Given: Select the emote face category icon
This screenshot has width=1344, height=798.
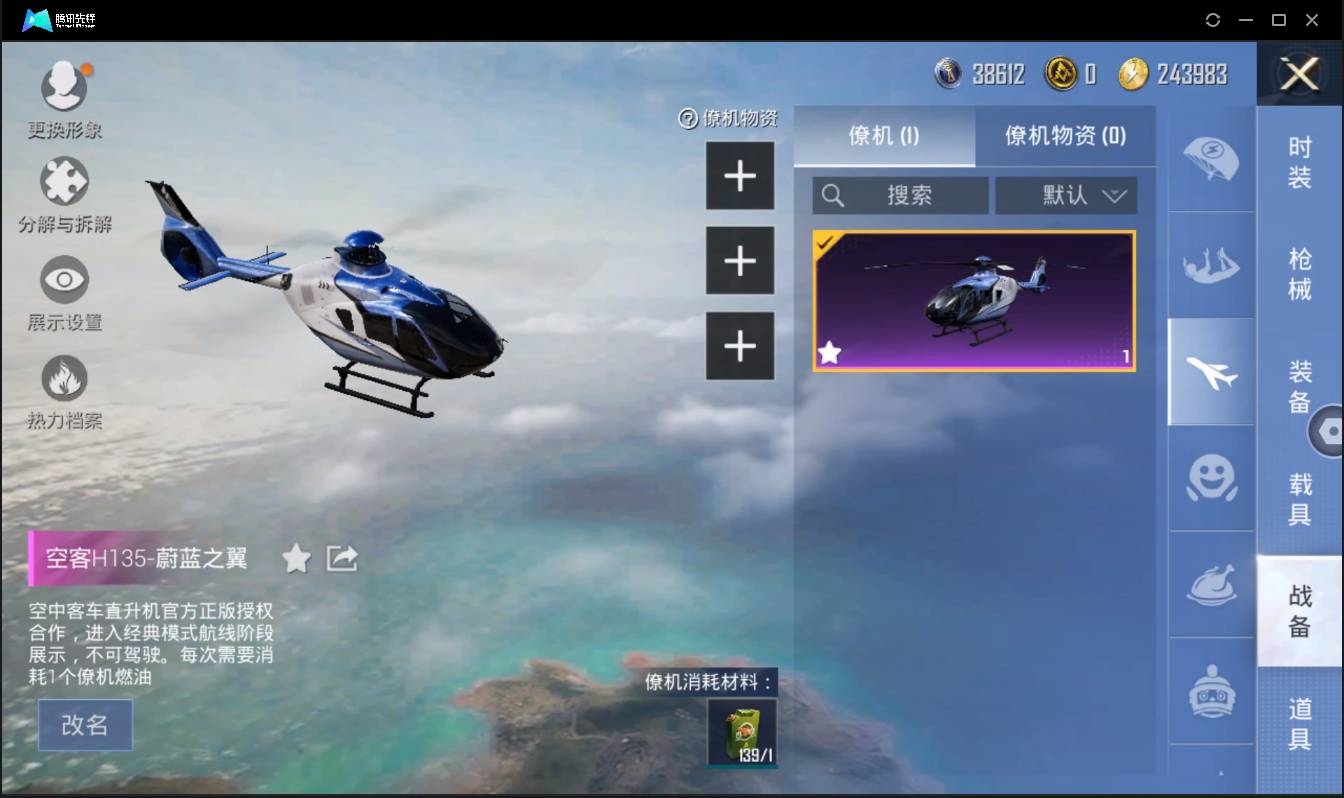Looking at the screenshot, I should (x=1211, y=480).
